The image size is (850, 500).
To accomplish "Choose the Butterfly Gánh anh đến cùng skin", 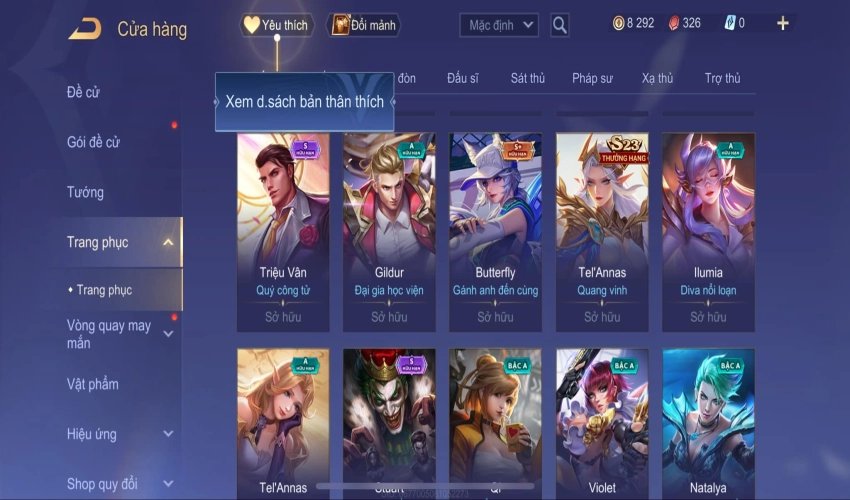I will (x=496, y=232).
